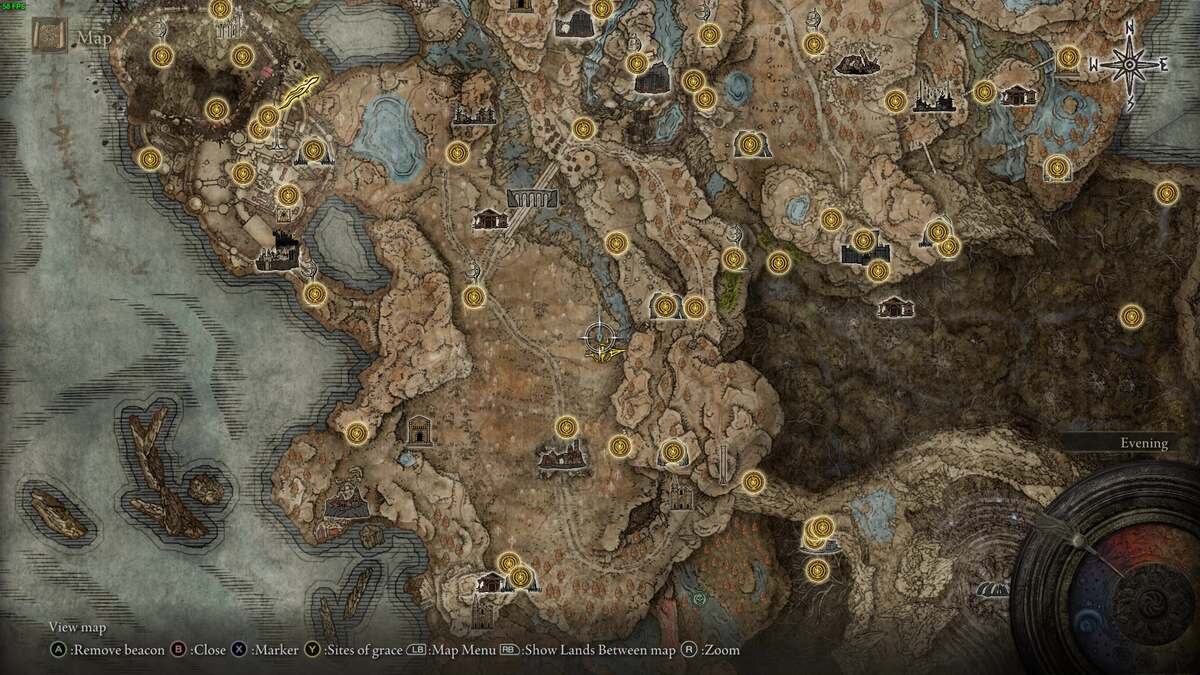Click the compass rose
The height and width of the screenshot is (675, 1200).
pos(1129,65)
